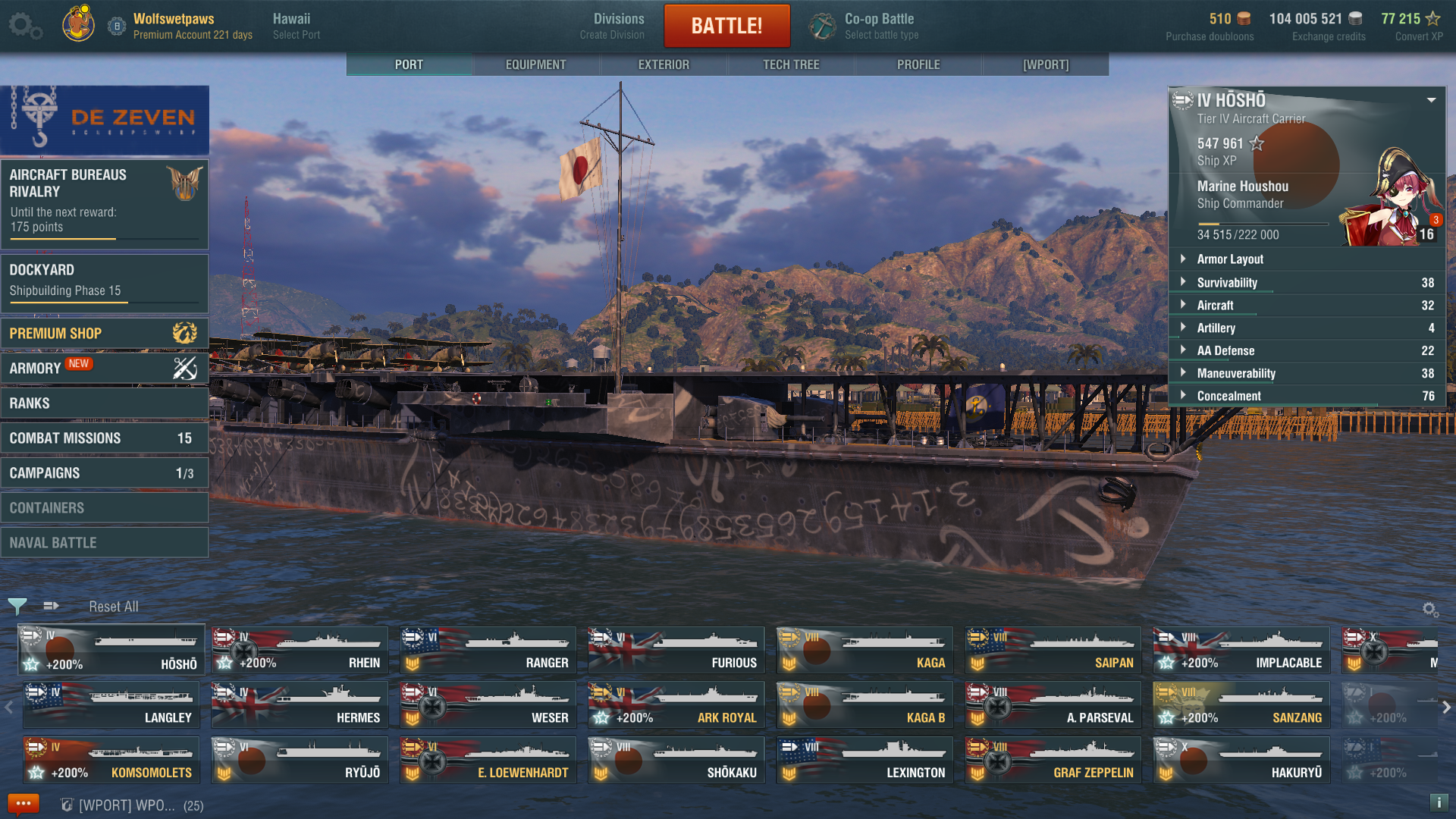Start the match with the BATTLE! button
Image resolution: width=1456 pixels, height=819 pixels.
pyautogui.click(x=726, y=26)
